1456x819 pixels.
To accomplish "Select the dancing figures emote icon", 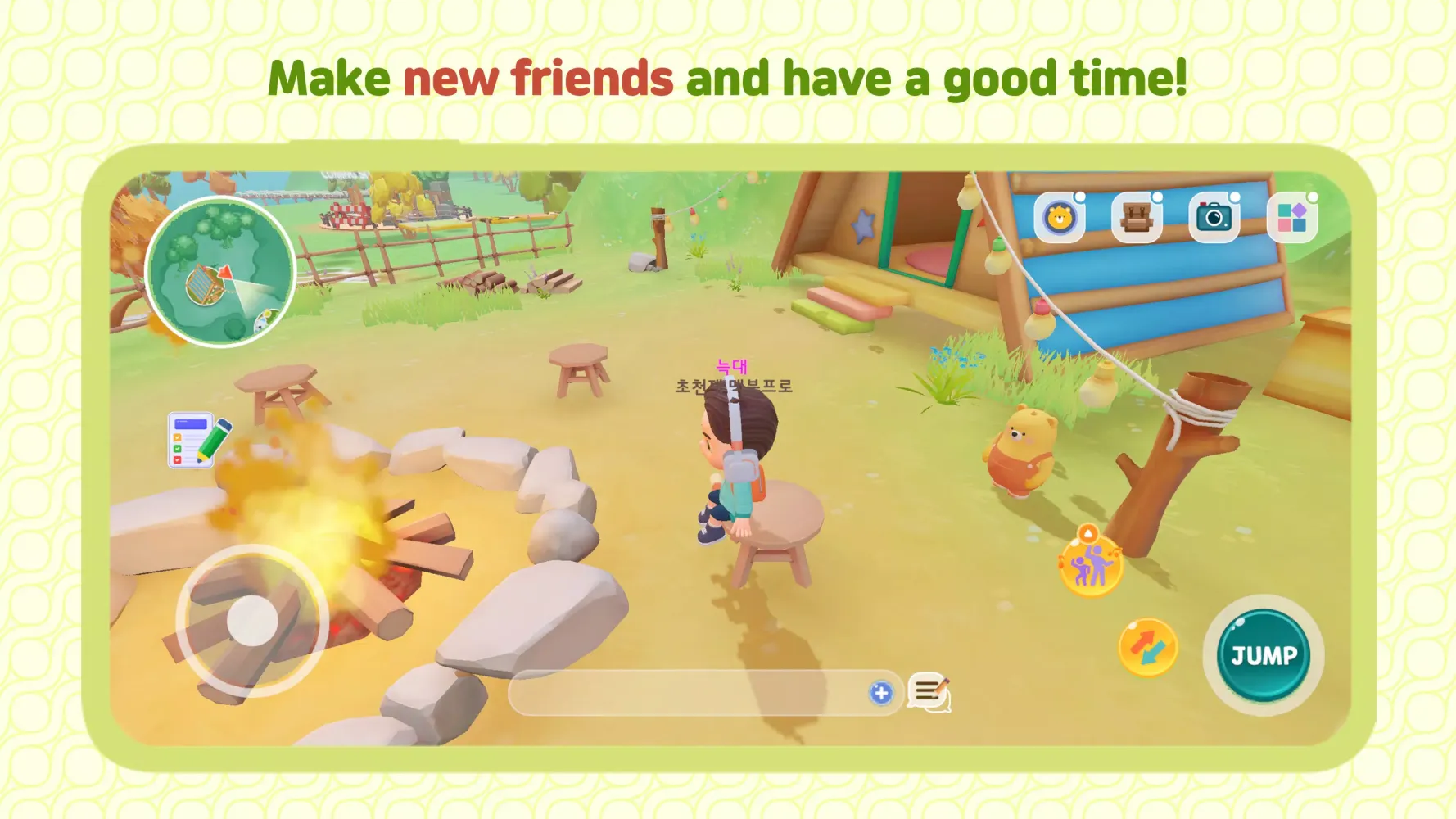I will click(1092, 568).
